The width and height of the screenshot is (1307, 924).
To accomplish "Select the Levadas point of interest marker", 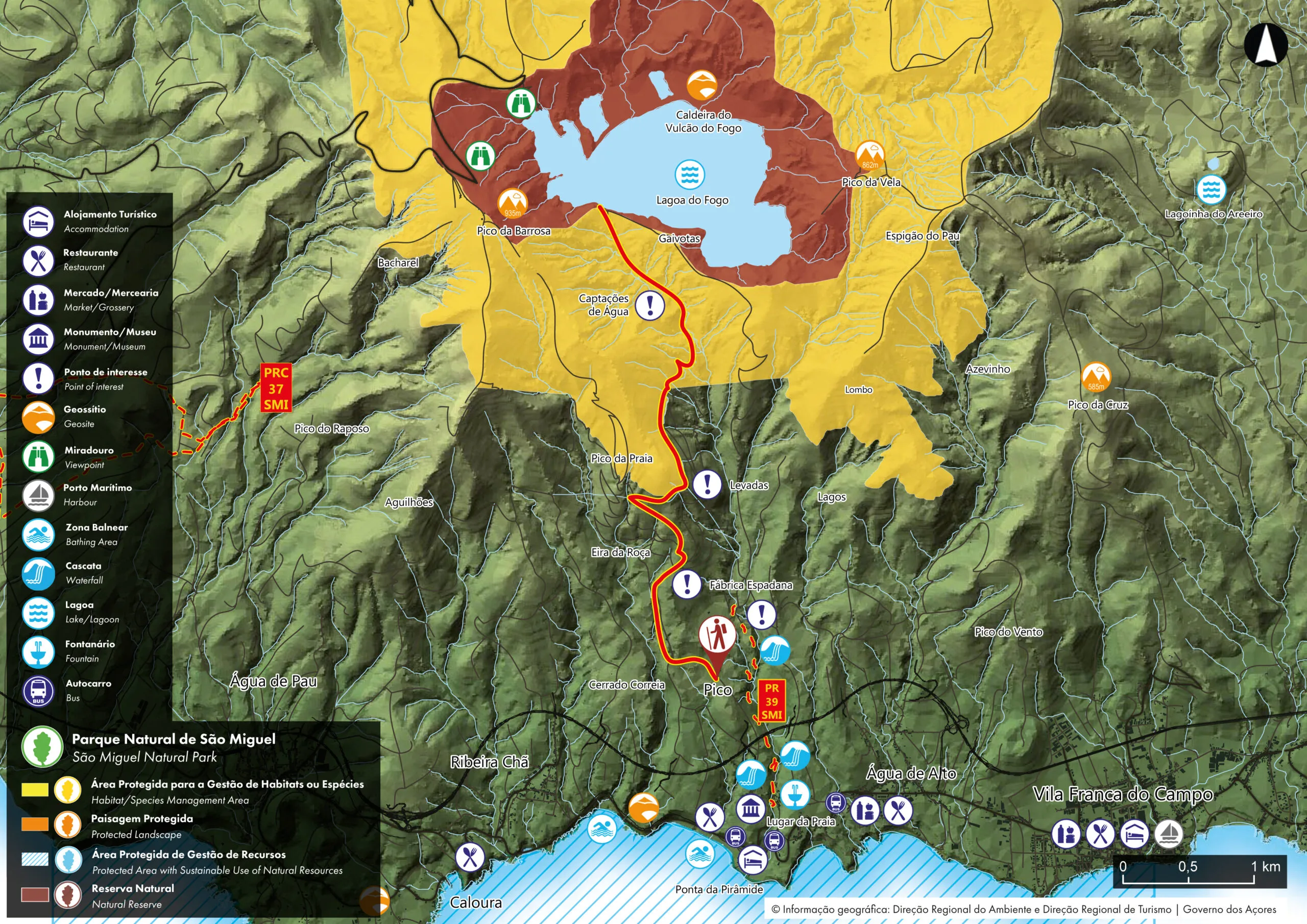I will (x=707, y=484).
